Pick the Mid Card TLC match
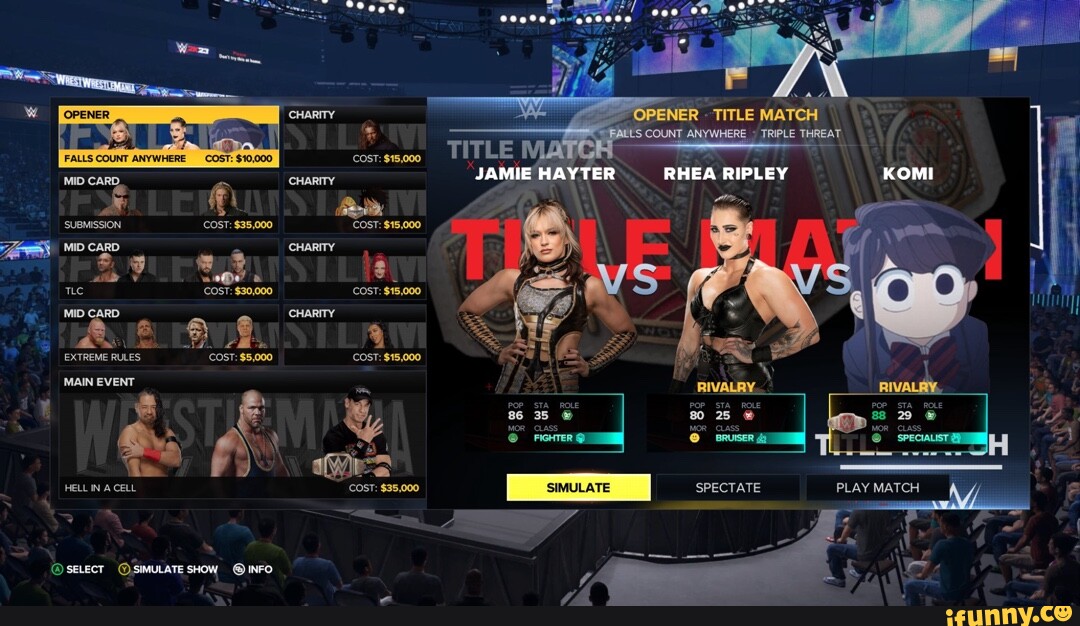This screenshot has height=626, width=1080. tap(168, 269)
